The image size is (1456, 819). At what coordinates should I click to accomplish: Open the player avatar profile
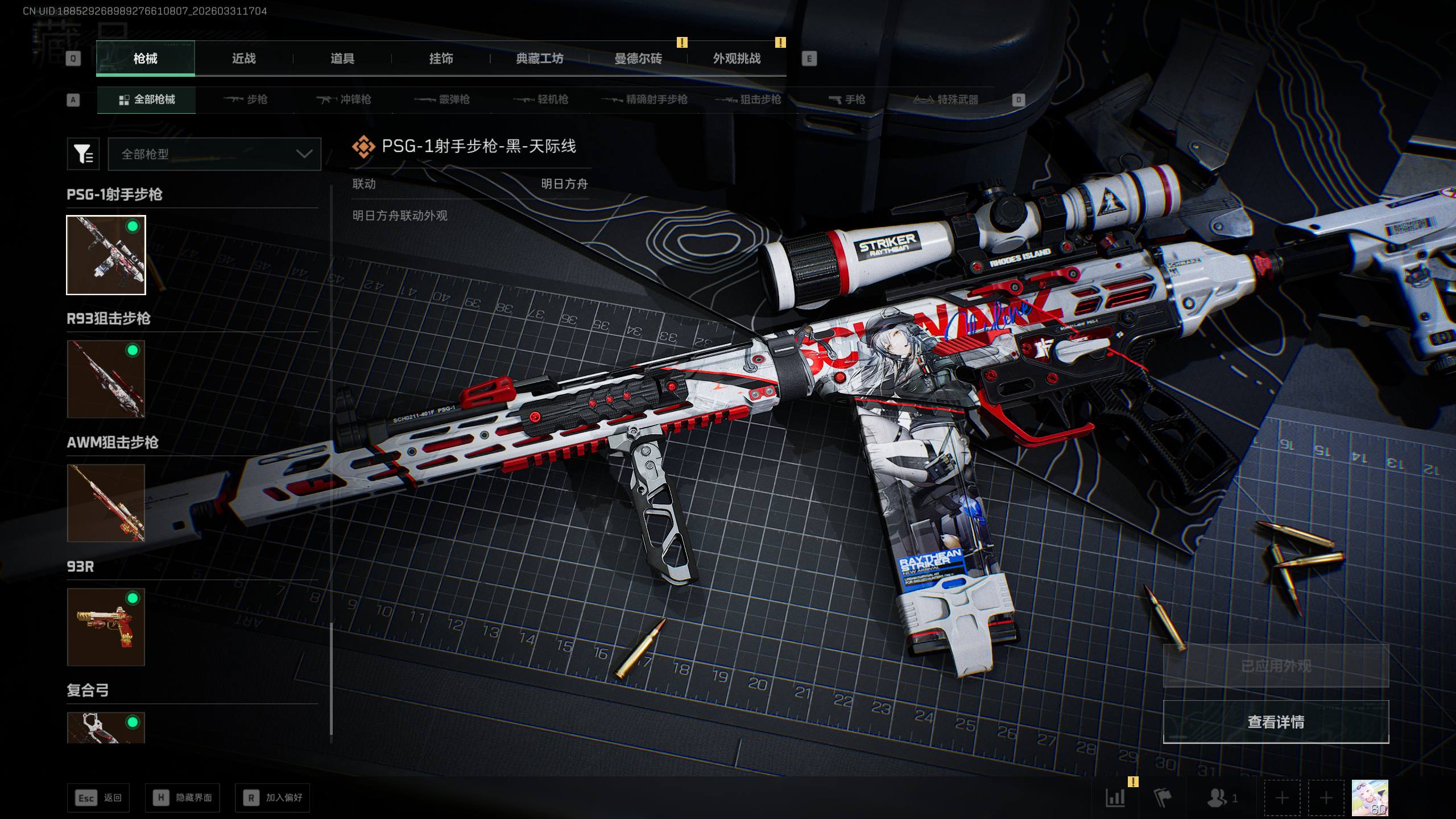[1370, 797]
